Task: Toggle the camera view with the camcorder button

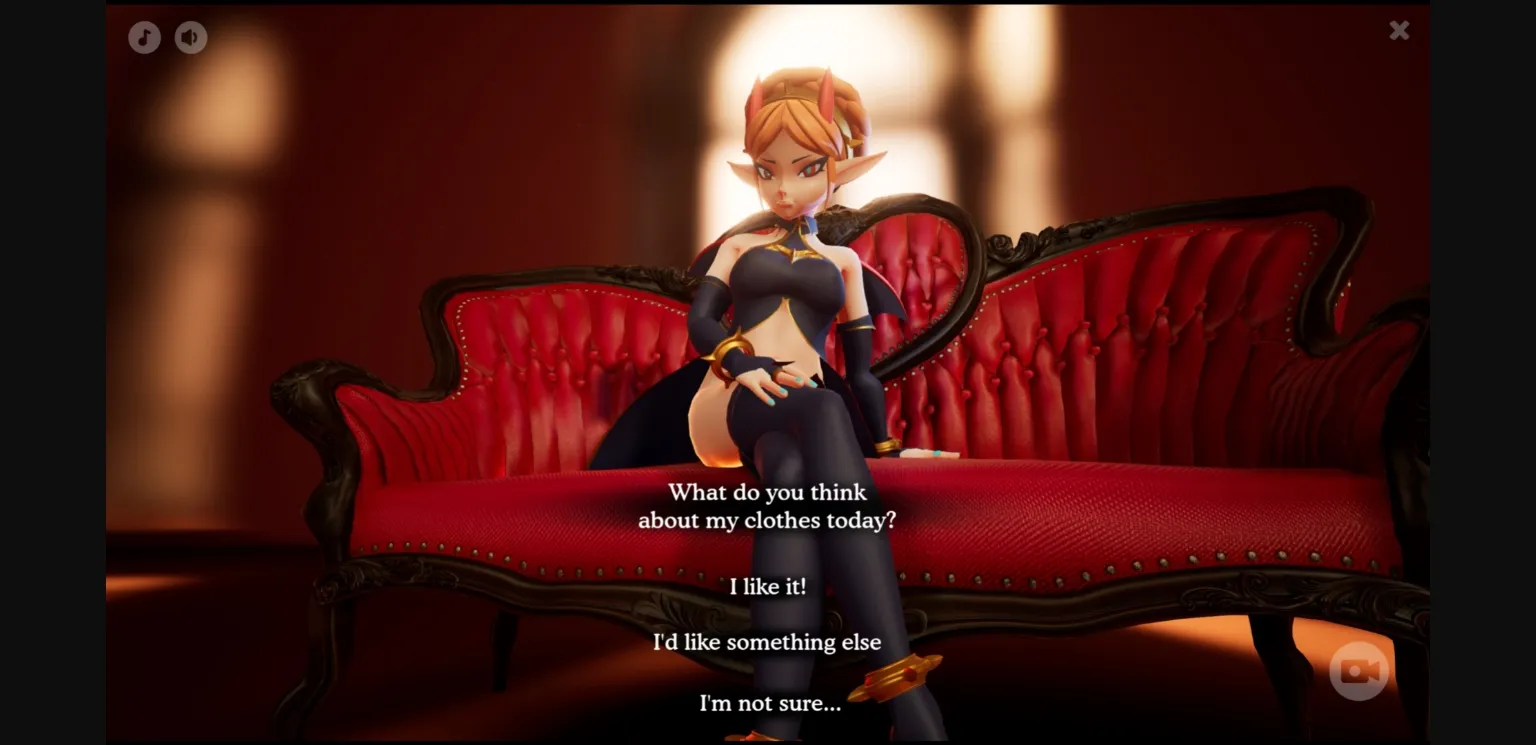Action: point(1358,671)
